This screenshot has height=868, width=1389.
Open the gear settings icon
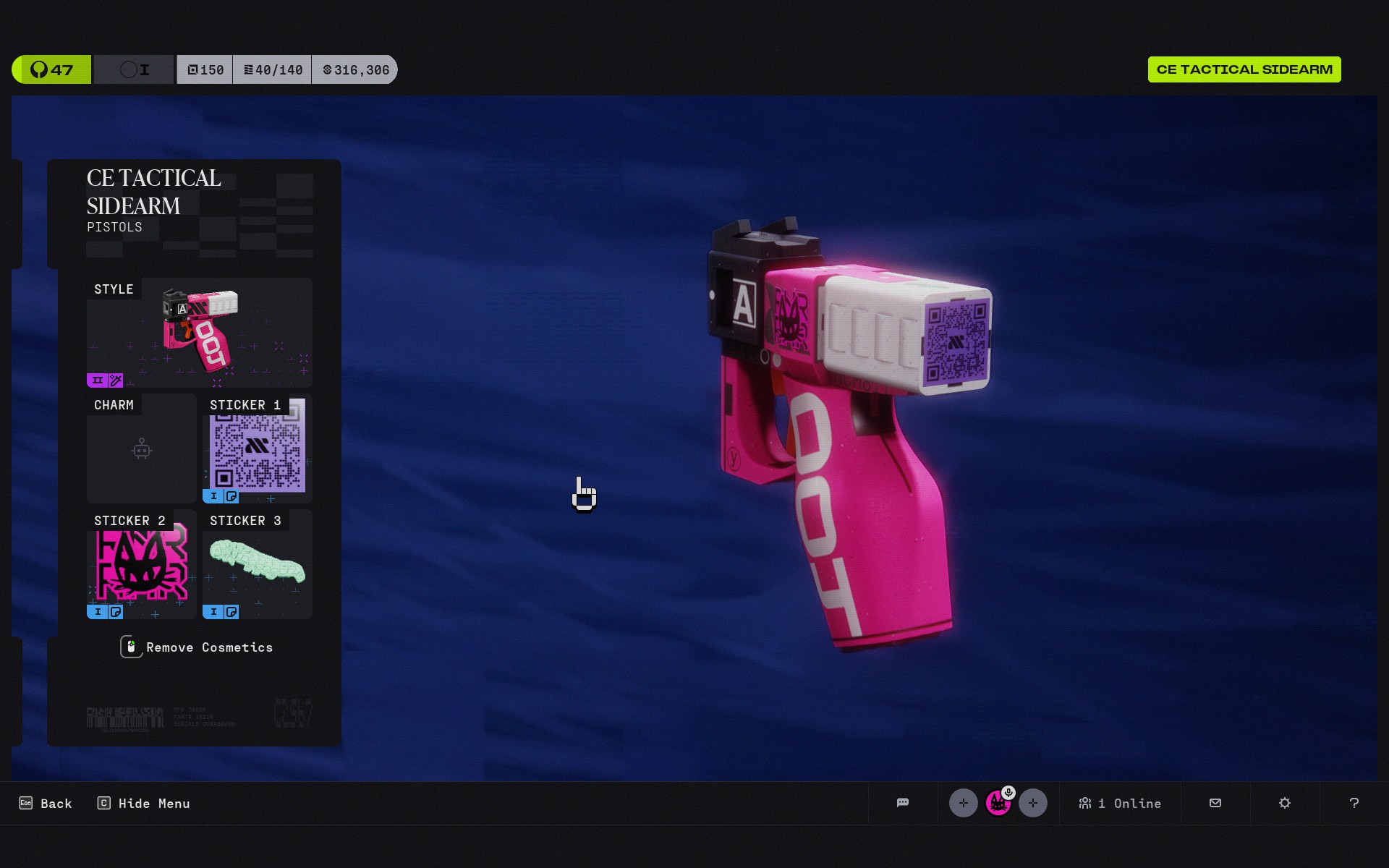pos(1285,803)
